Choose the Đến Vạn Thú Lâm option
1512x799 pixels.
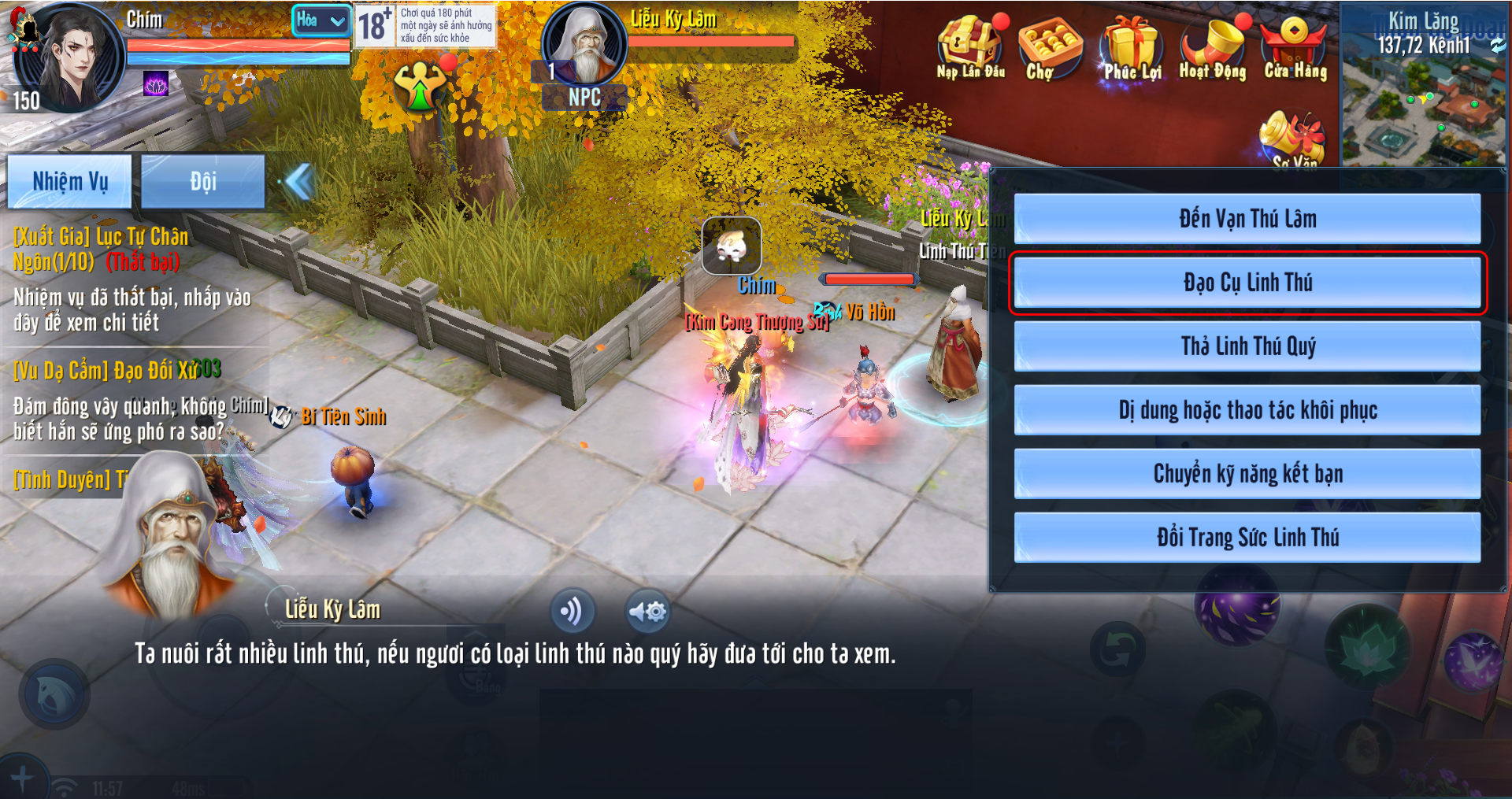click(x=1247, y=219)
